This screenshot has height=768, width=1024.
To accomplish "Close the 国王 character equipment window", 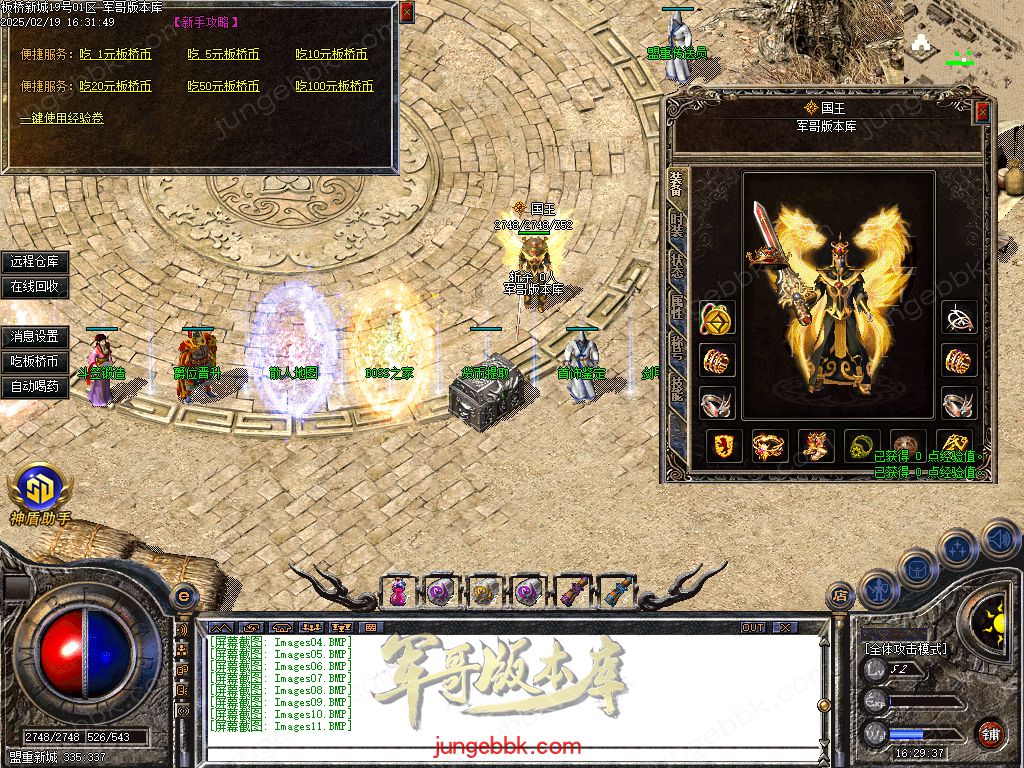I will 982,112.
